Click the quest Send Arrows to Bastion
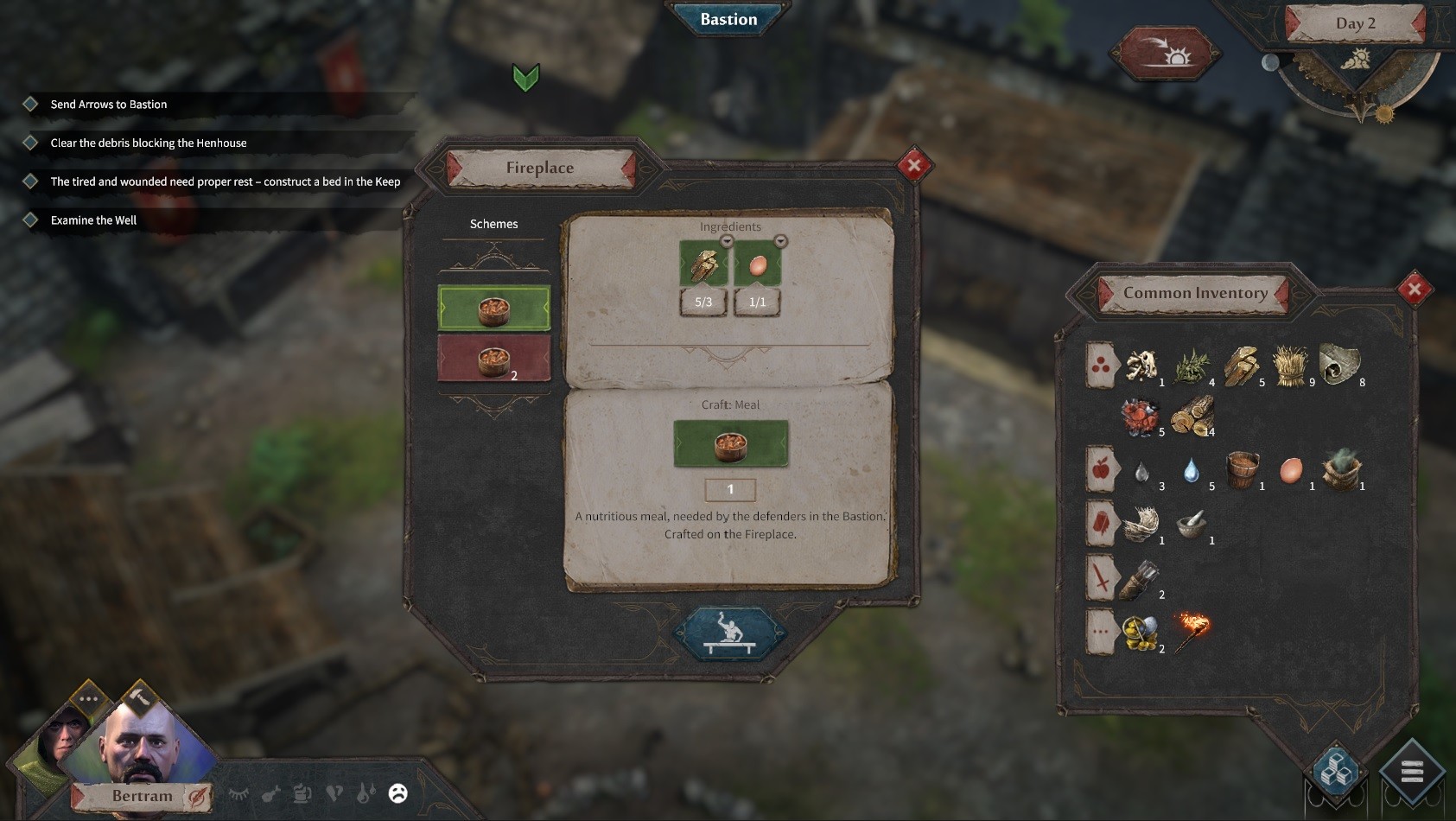The height and width of the screenshot is (821, 1456). [108, 104]
